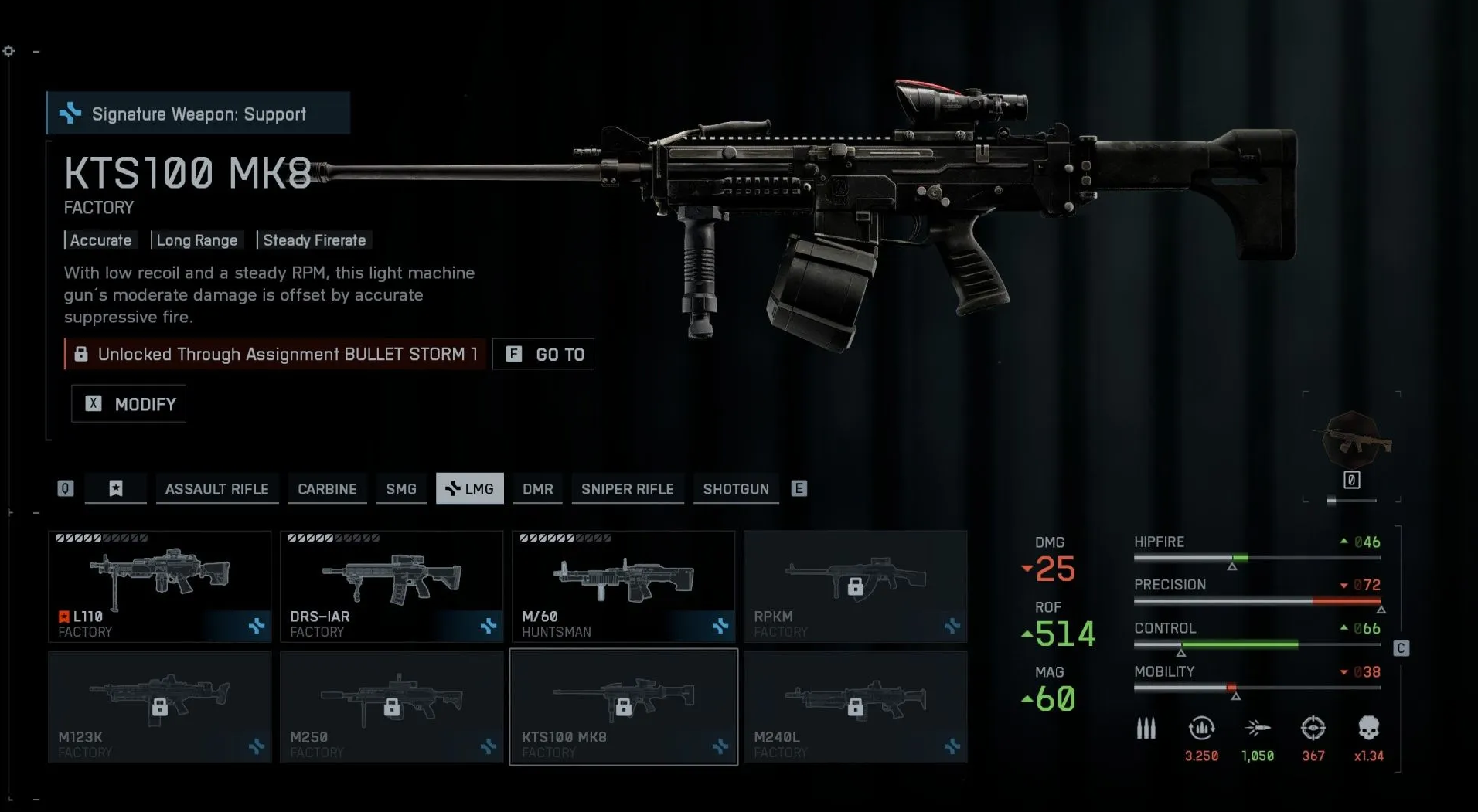Show the SMG weapon list
Image resolution: width=1478 pixels, height=812 pixels.
(x=400, y=488)
